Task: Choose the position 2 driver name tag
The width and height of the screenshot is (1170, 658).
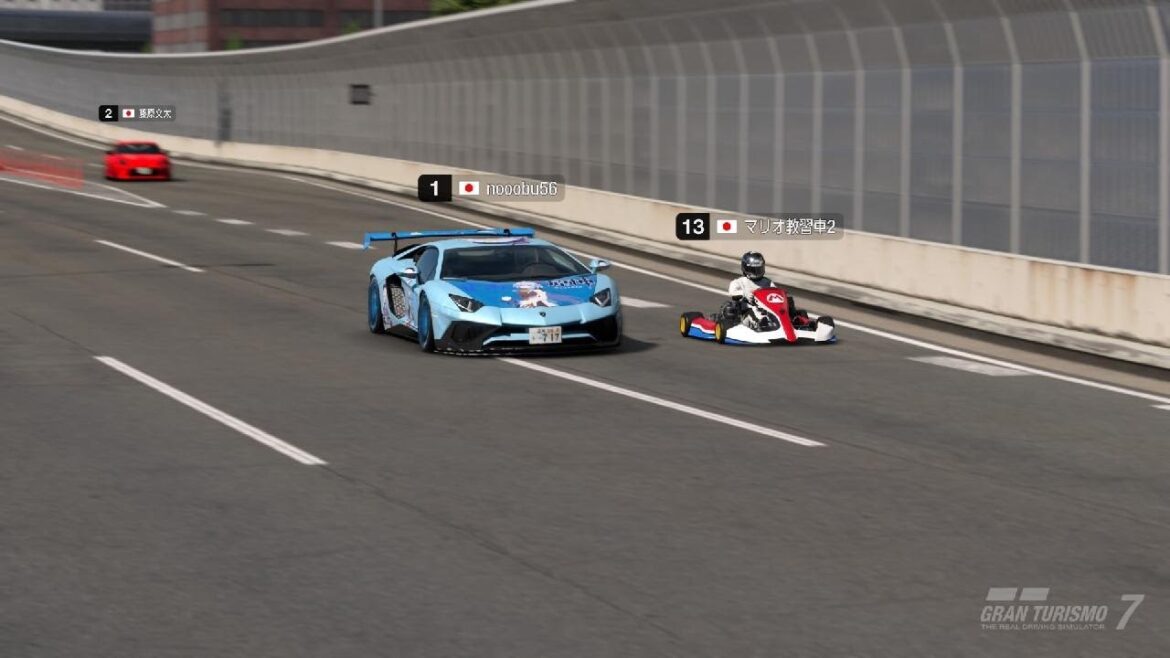Action: pyautogui.click(x=137, y=113)
